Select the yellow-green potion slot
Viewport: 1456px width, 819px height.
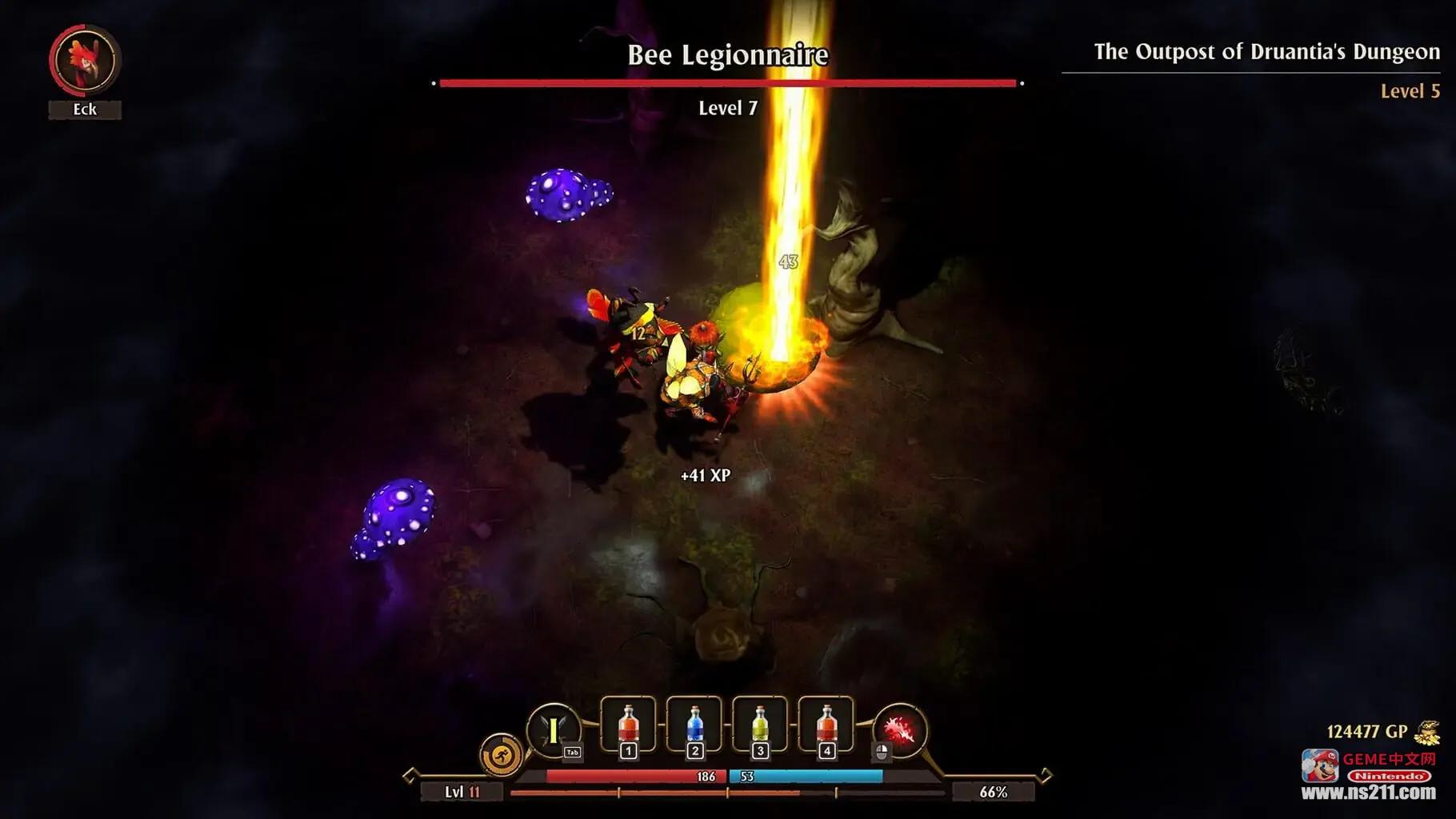point(760,725)
